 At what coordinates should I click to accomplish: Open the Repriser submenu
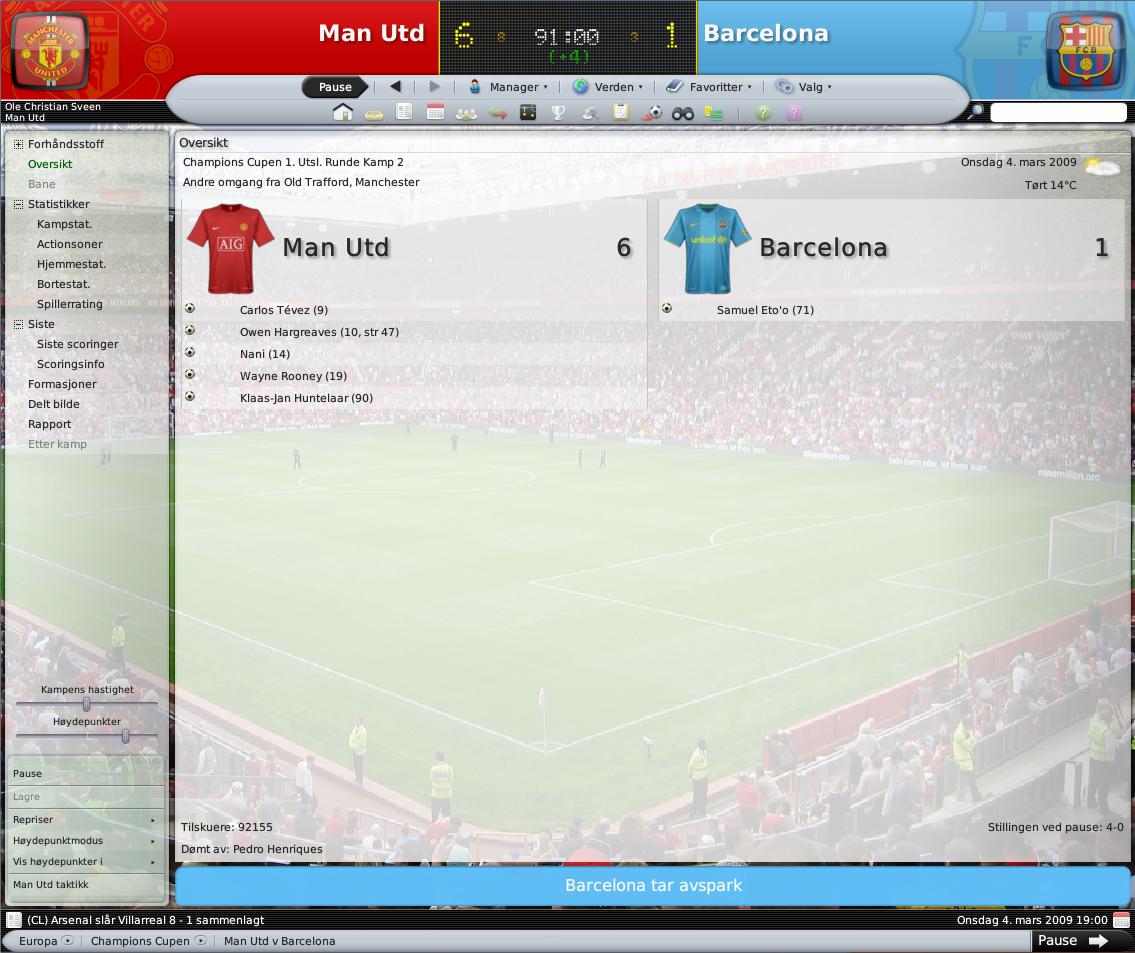tap(85, 820)
